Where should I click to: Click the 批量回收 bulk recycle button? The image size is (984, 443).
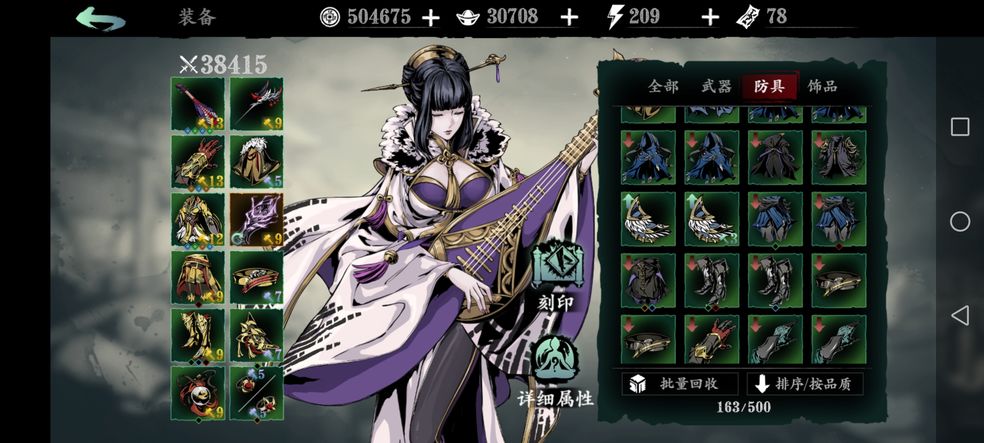680,384
